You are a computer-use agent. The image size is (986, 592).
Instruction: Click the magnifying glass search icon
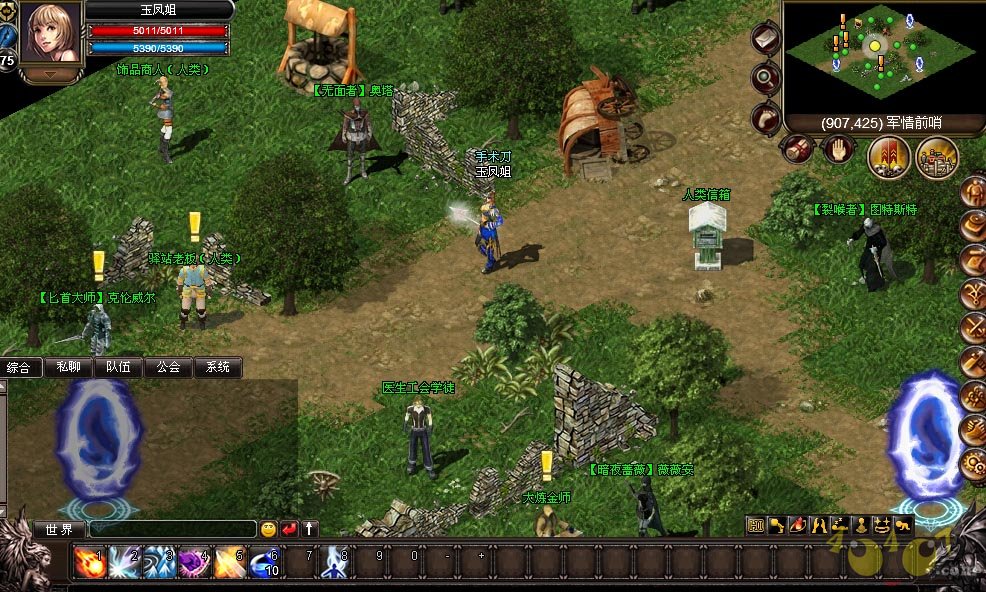coord(766,78)
